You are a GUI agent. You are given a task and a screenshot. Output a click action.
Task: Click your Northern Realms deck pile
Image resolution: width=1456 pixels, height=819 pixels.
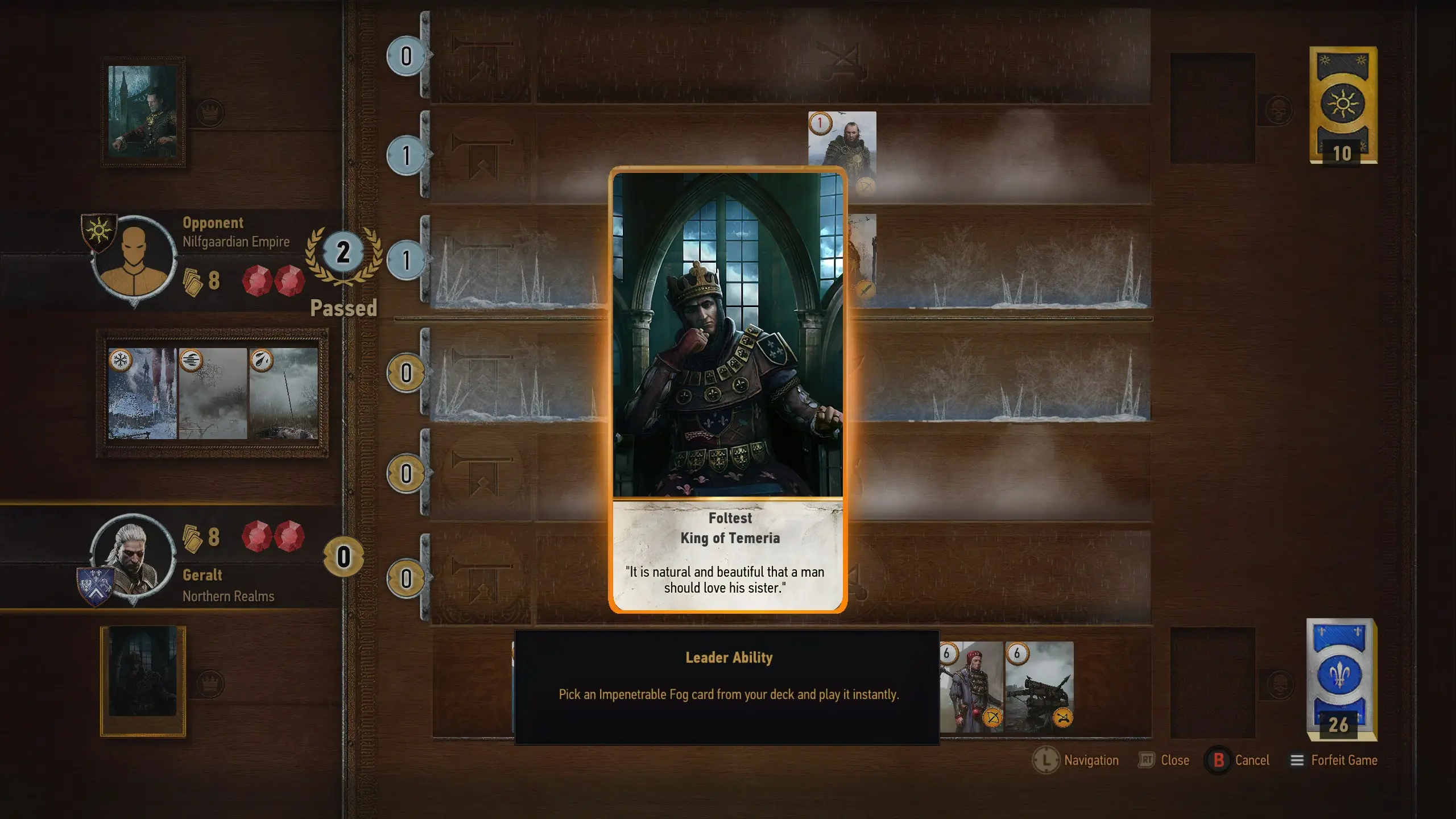point(1341,680)
